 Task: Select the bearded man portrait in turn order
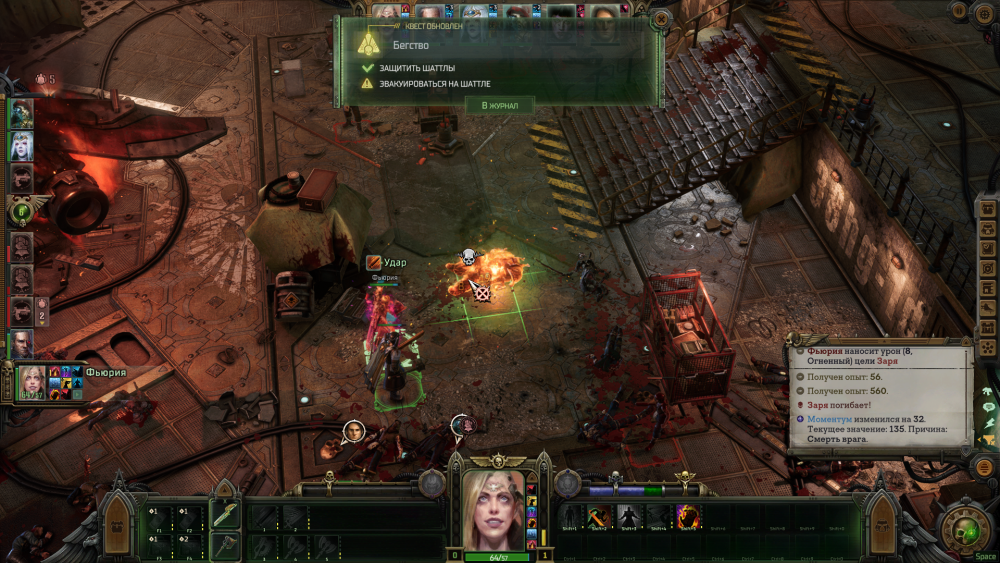[21, 342]
